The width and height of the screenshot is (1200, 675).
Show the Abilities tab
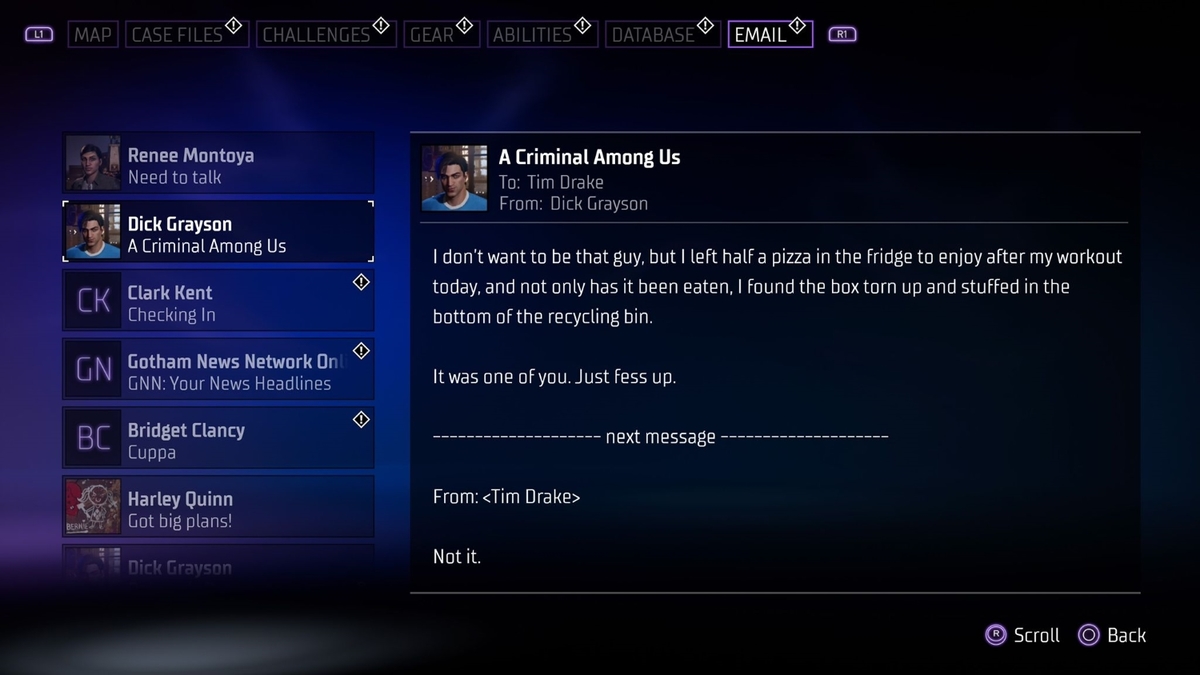click(x=532, y=35)
